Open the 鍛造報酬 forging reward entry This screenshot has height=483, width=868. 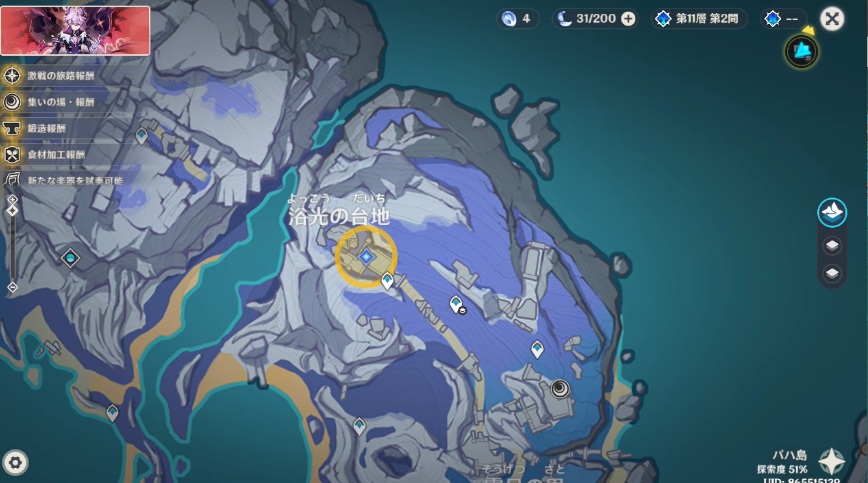(x=45, y=128)
